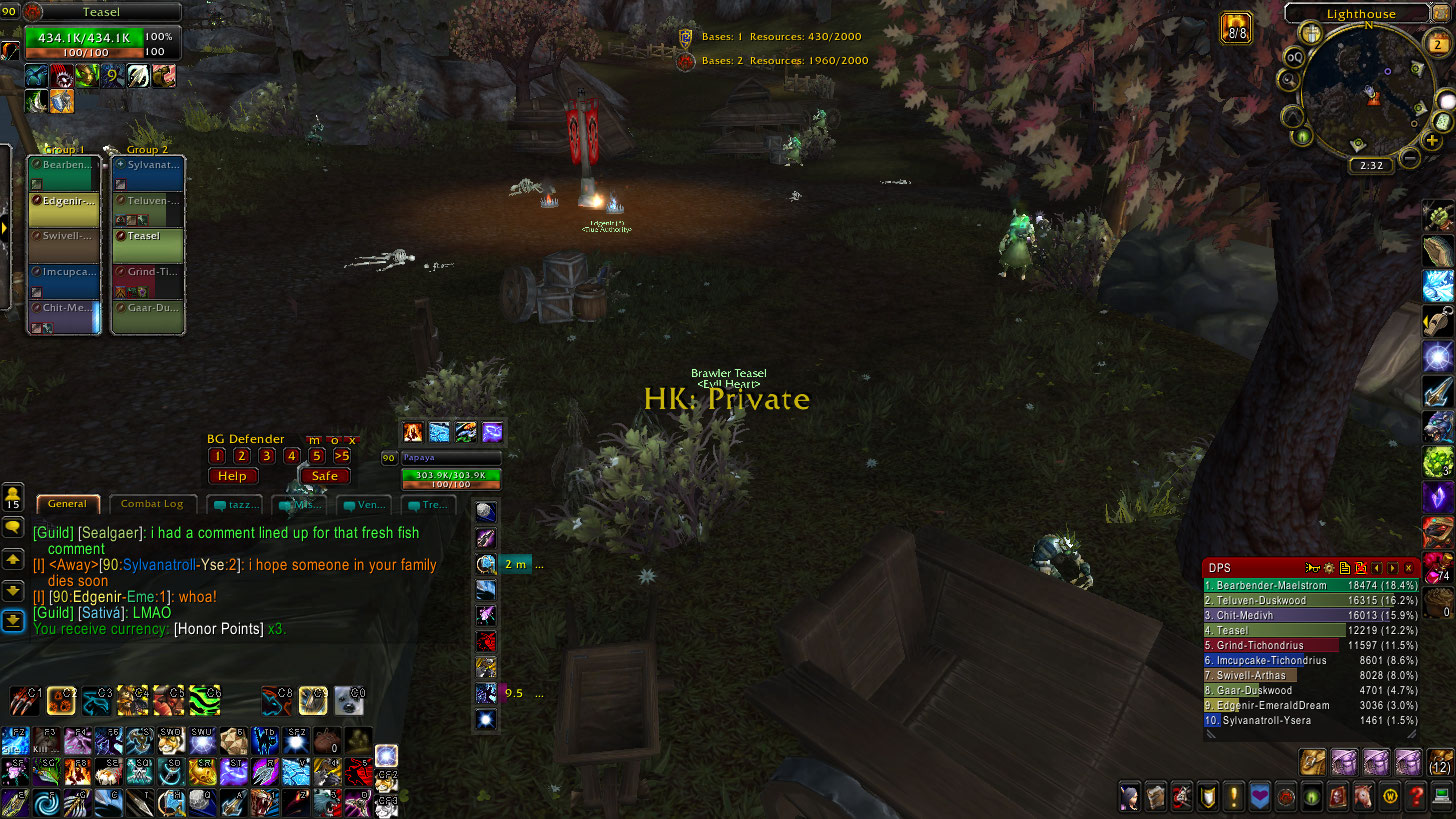Open the DPS meter gear settings
This screenshot has width=1456, height=819.
[x=1329, y=568]
